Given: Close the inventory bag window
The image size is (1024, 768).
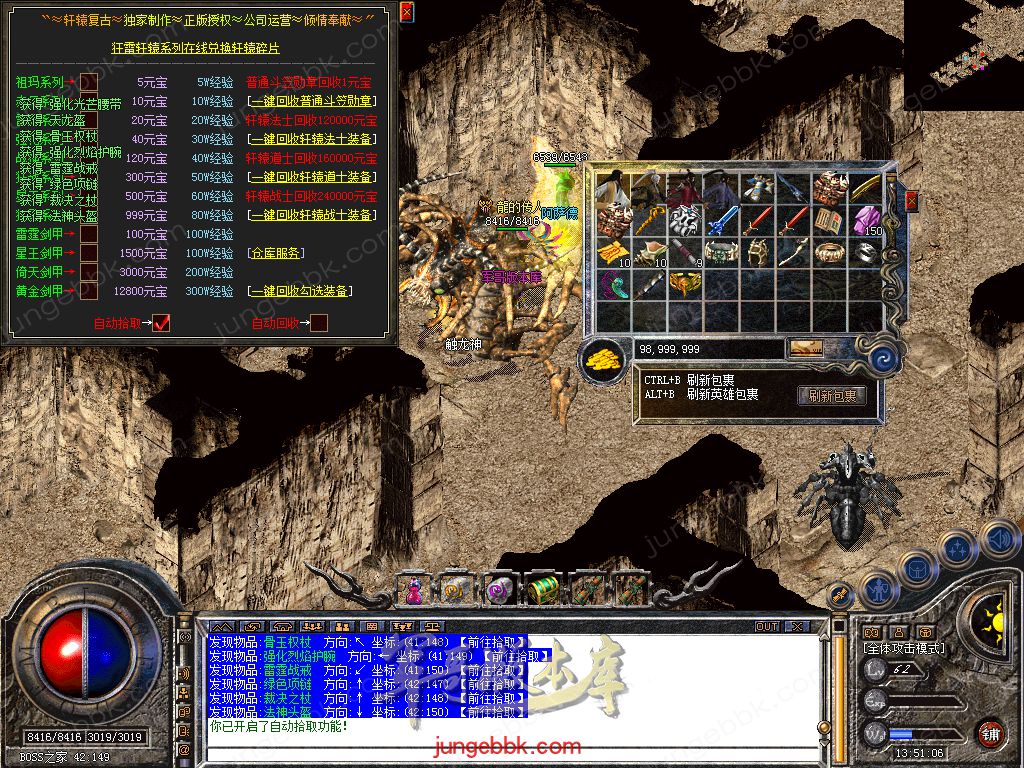Looking at the screenshot, I should [911, 201].
